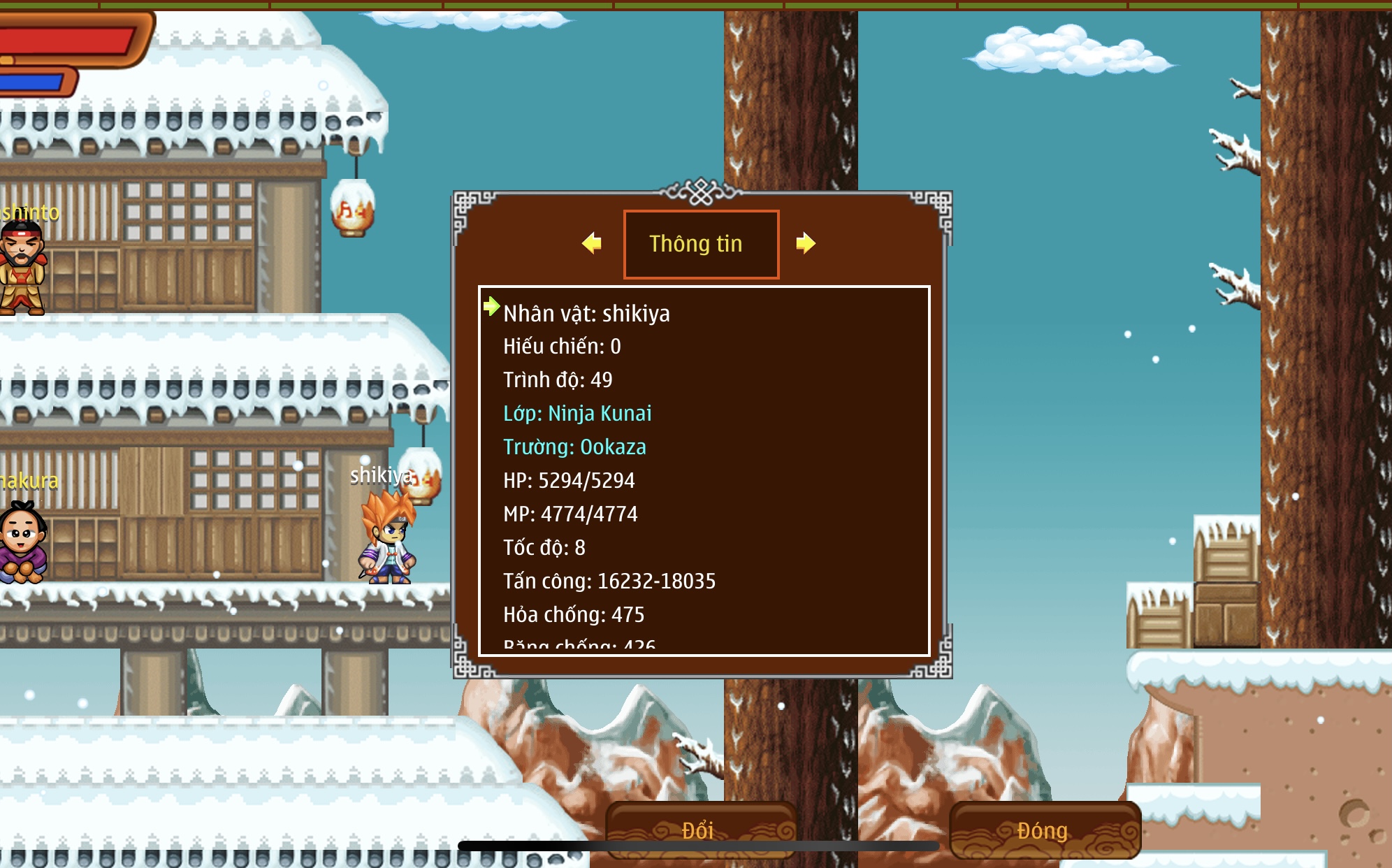
Task: Go to the previous tab with left arrow
Action: click(x=592, y=243)
